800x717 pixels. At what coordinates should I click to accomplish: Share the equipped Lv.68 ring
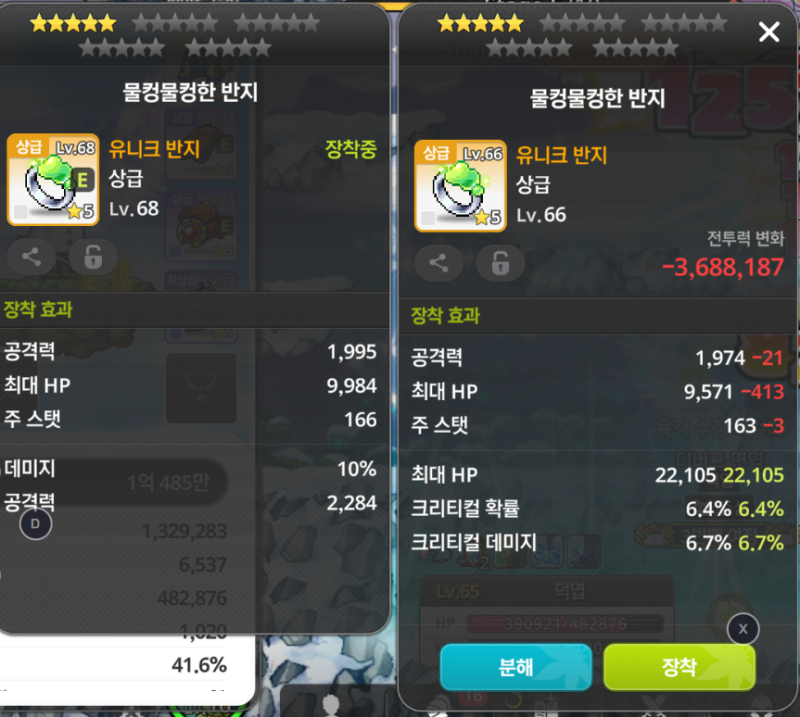(x=31, y=257)
